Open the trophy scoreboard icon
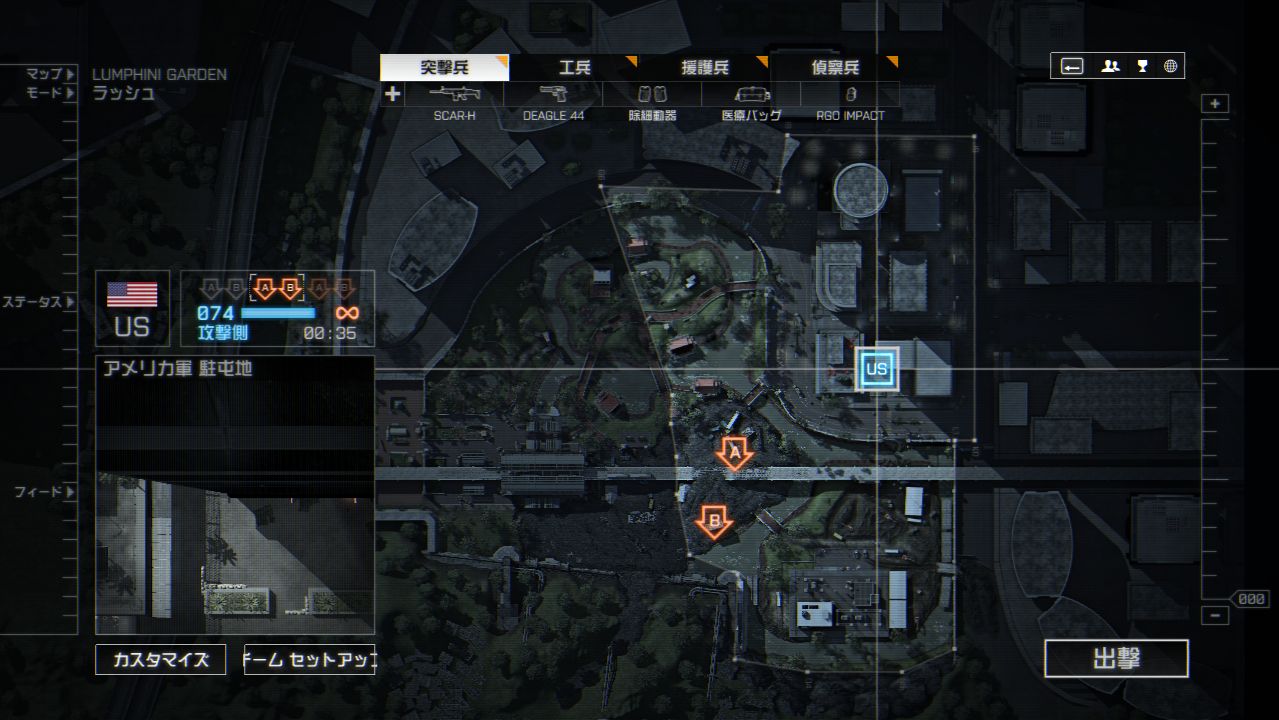This screenshot has height=720, width=1279. pos(1142,67)
